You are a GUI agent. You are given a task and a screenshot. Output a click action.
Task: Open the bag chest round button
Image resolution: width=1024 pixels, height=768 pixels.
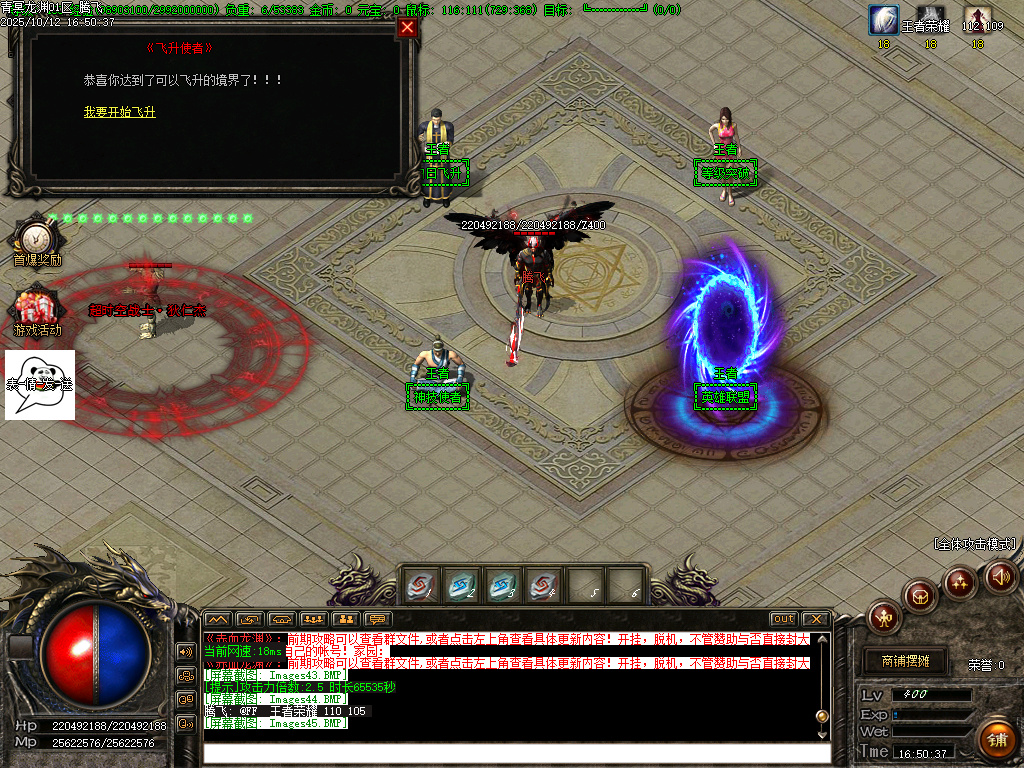tap(920, 595)
